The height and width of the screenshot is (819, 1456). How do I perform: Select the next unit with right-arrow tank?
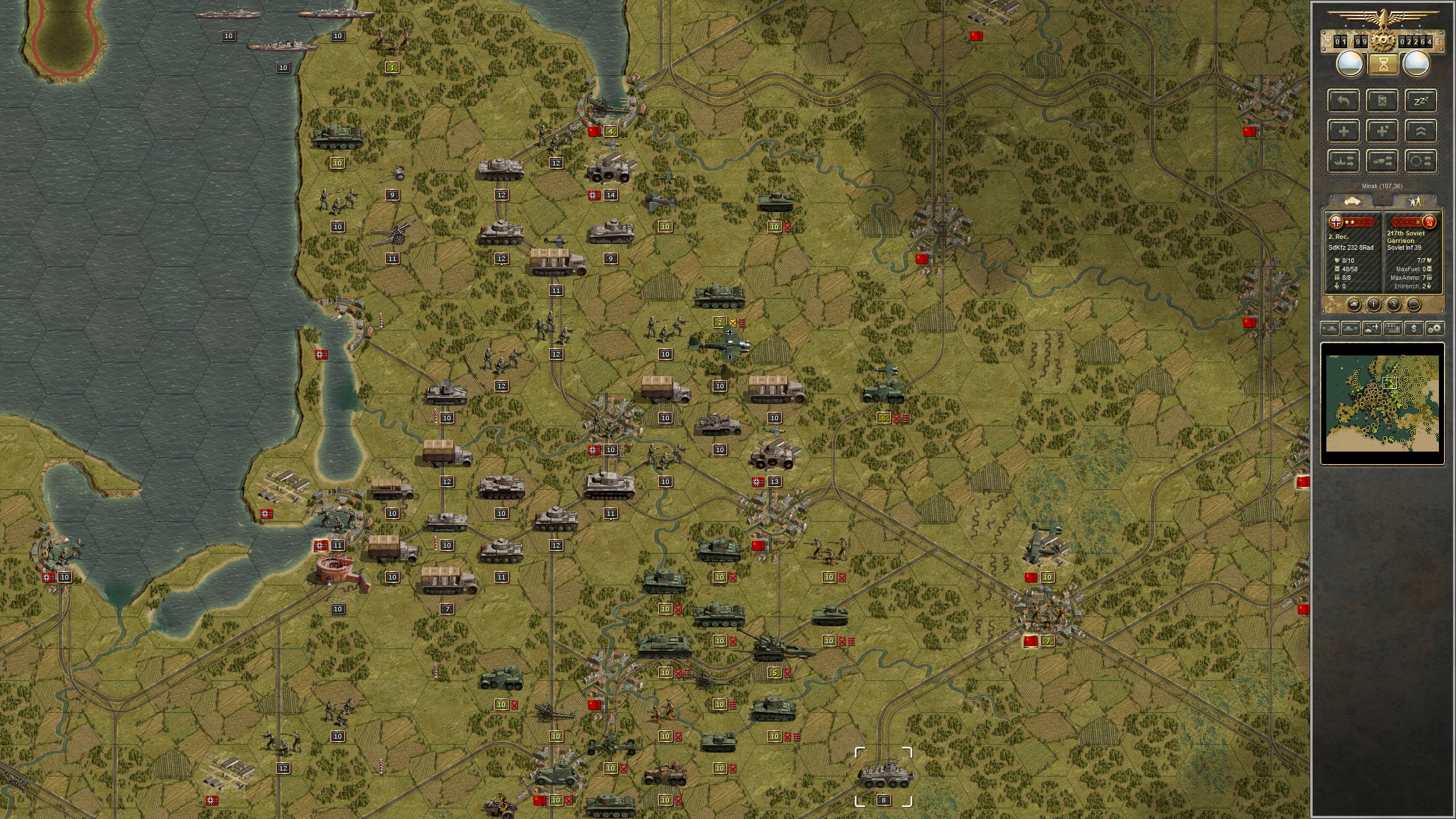point(1350,328)
